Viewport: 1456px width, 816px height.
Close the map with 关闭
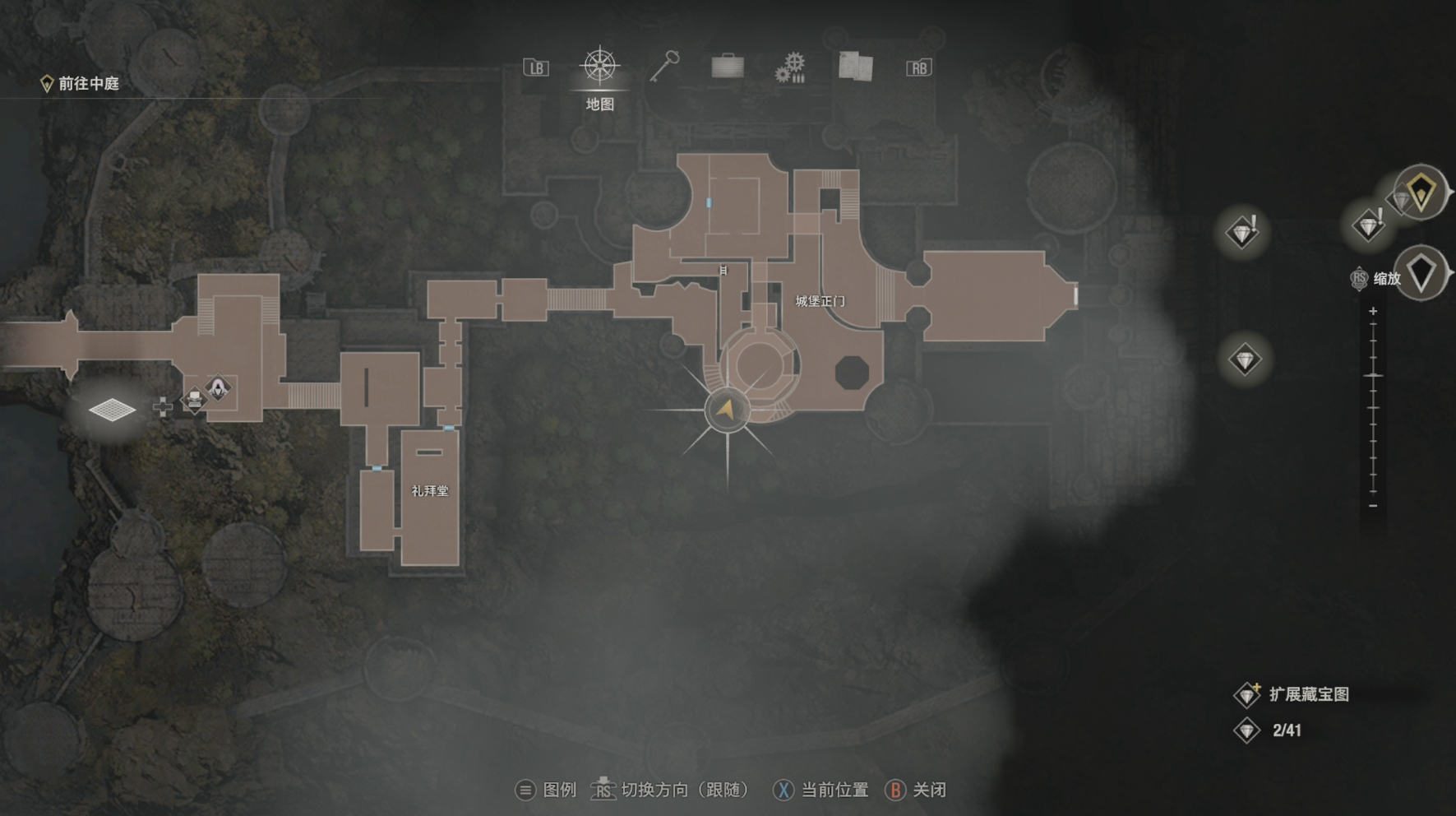[x=916, y=790]
